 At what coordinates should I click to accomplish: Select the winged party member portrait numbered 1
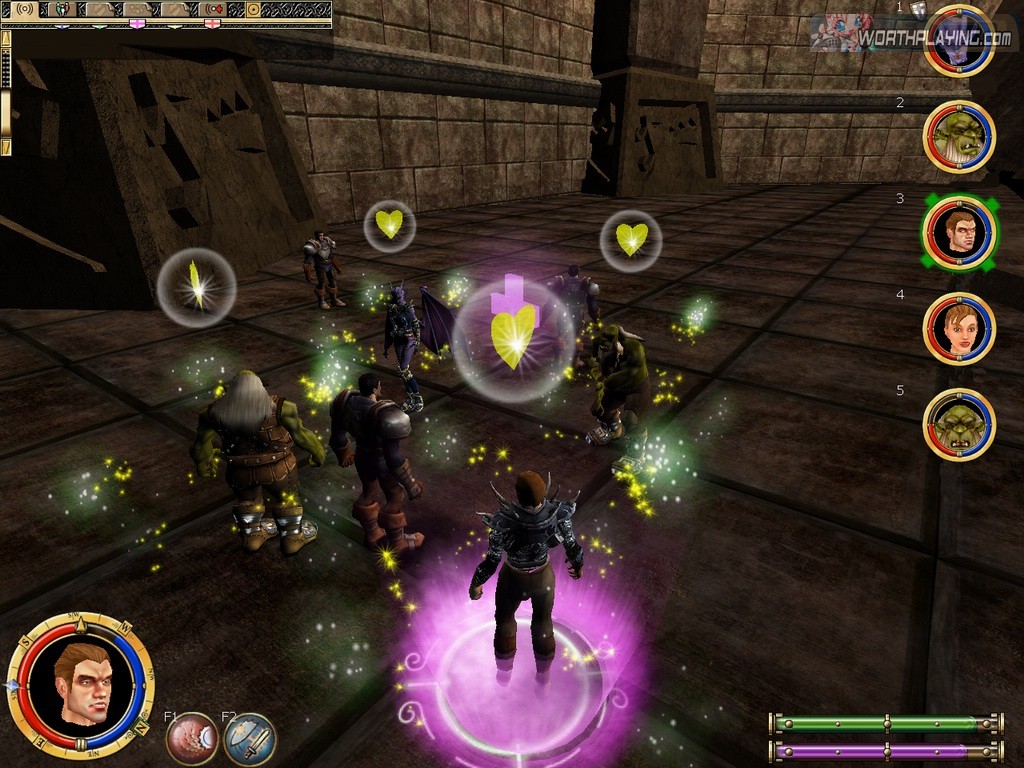click(958, 41)
